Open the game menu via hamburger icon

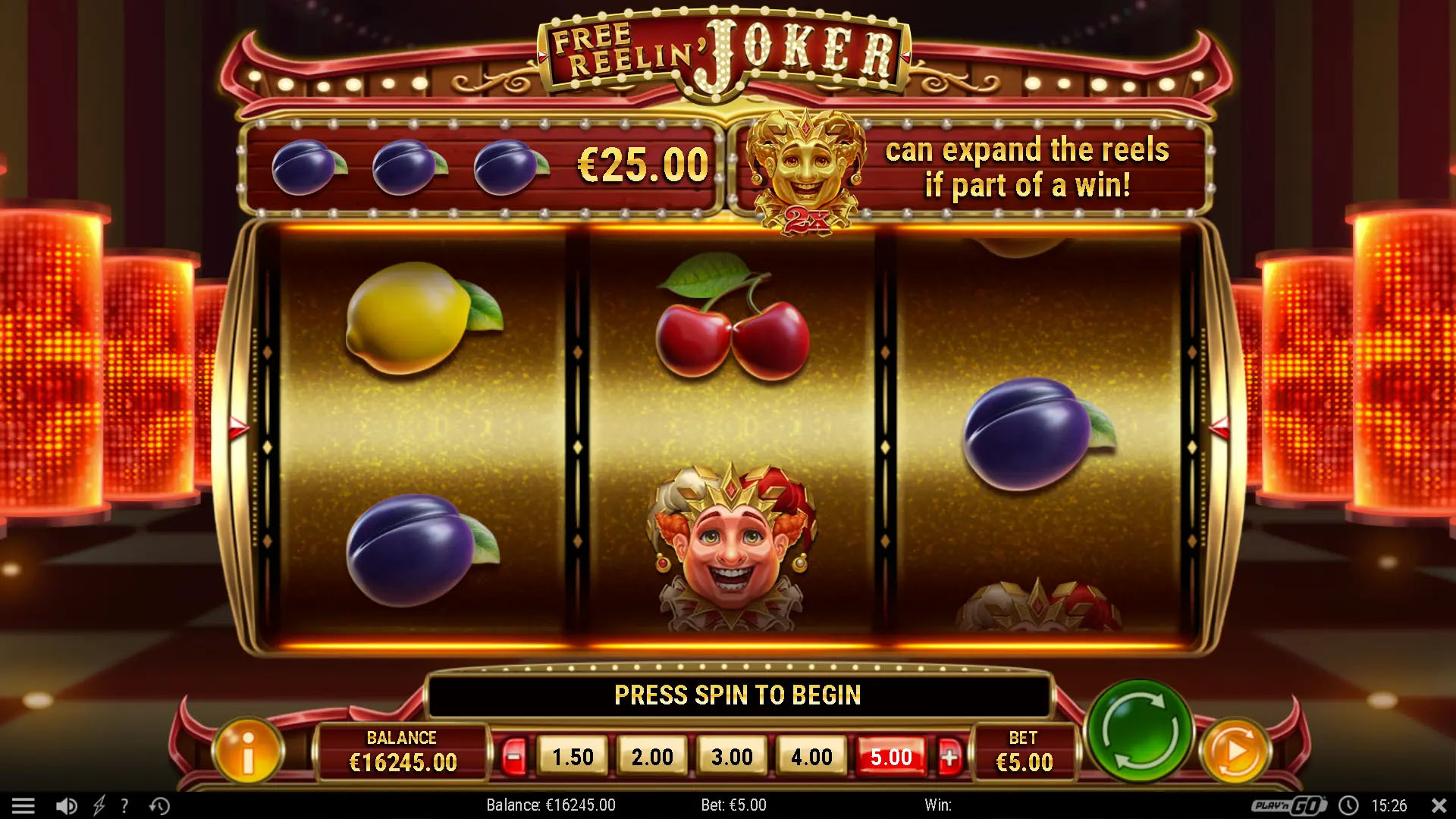coord(27,805)
